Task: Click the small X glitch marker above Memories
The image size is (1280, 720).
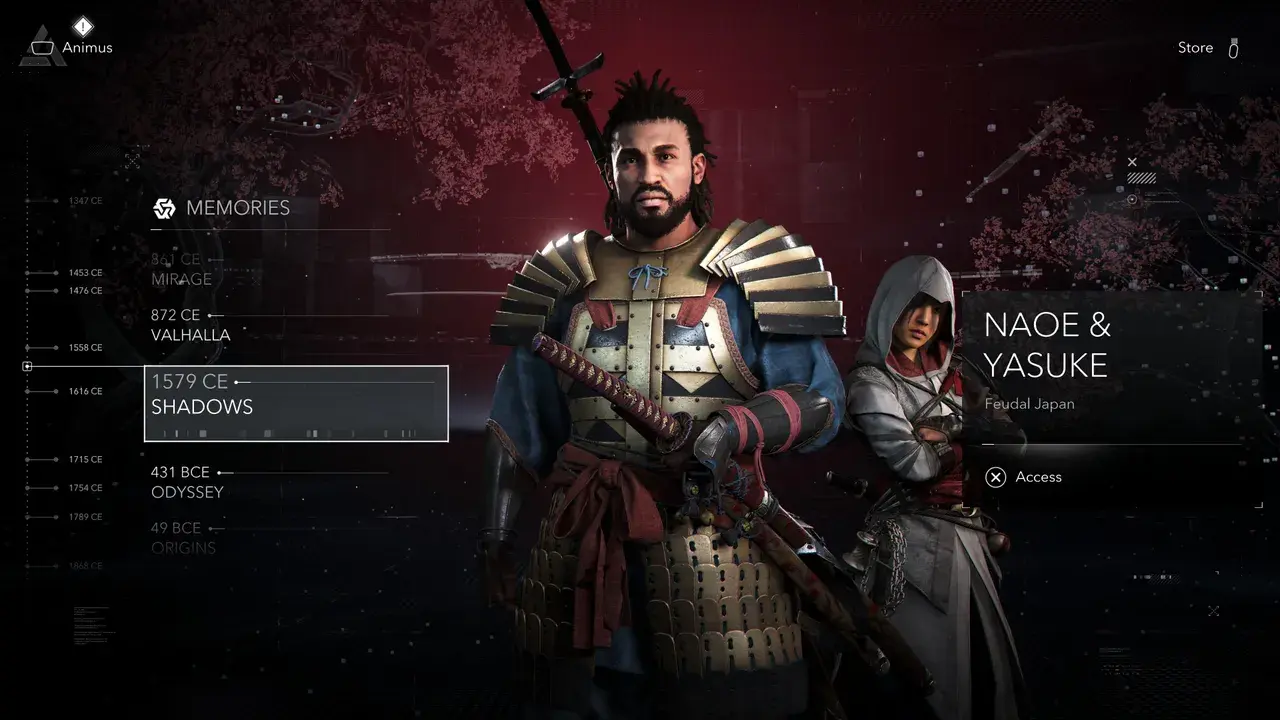Action: tap(132, 160)
